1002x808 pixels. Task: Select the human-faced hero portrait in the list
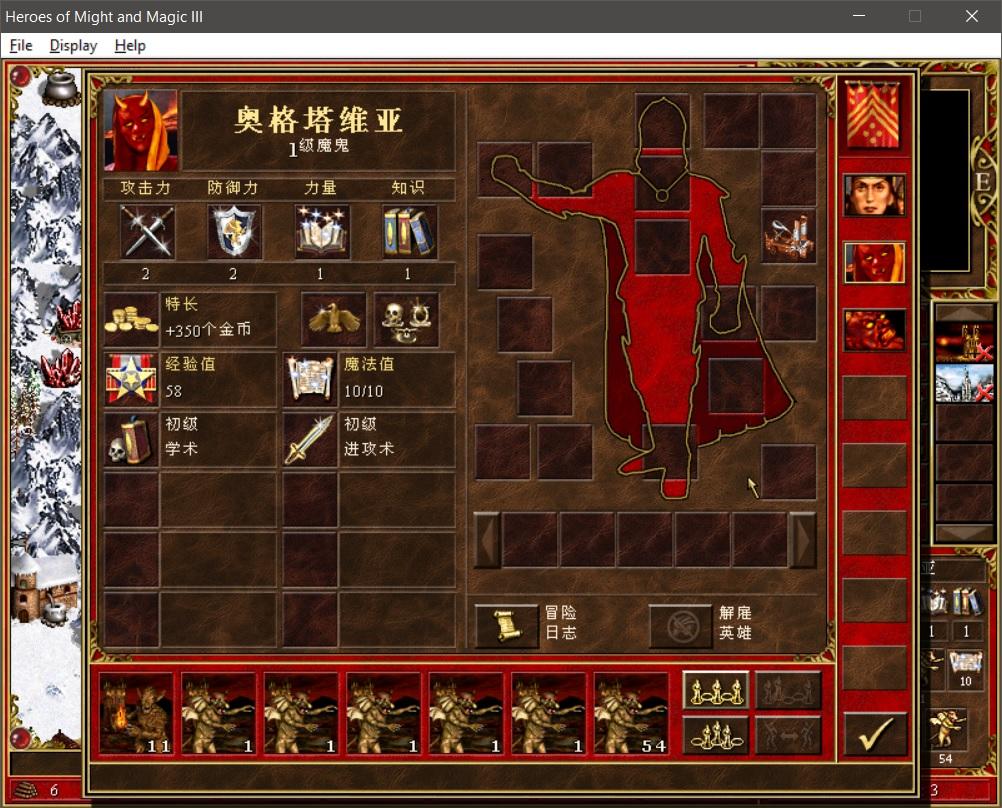tap(874, 195)
